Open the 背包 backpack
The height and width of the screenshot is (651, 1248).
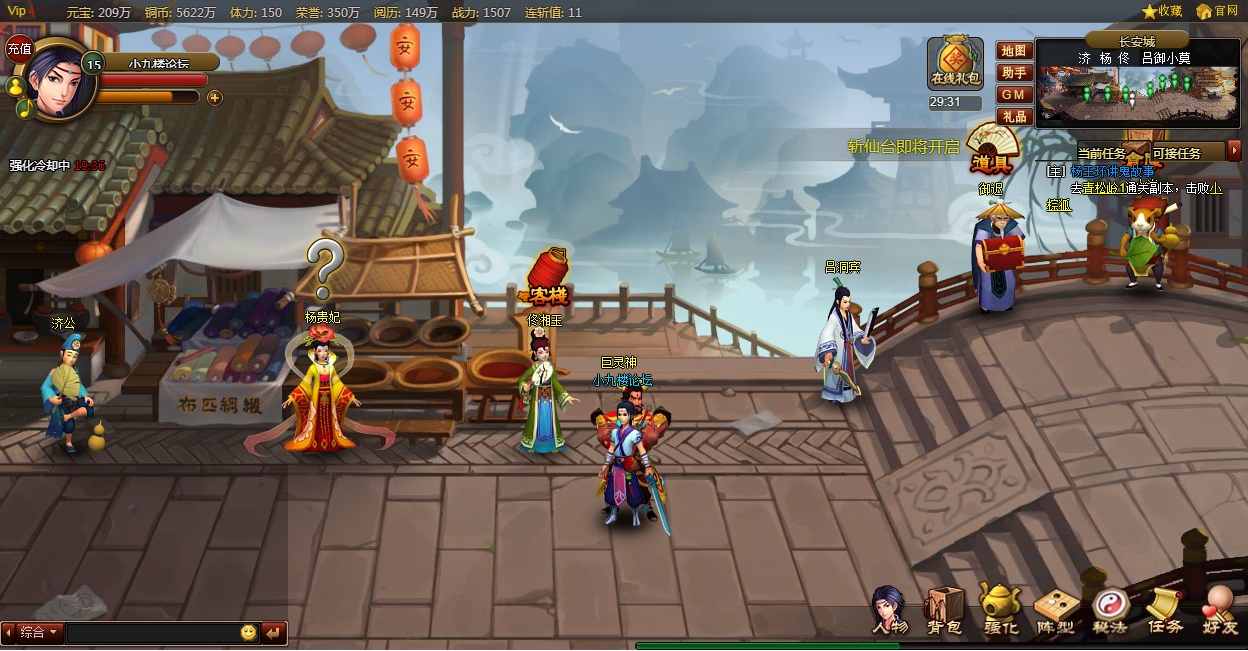(943, 609)
